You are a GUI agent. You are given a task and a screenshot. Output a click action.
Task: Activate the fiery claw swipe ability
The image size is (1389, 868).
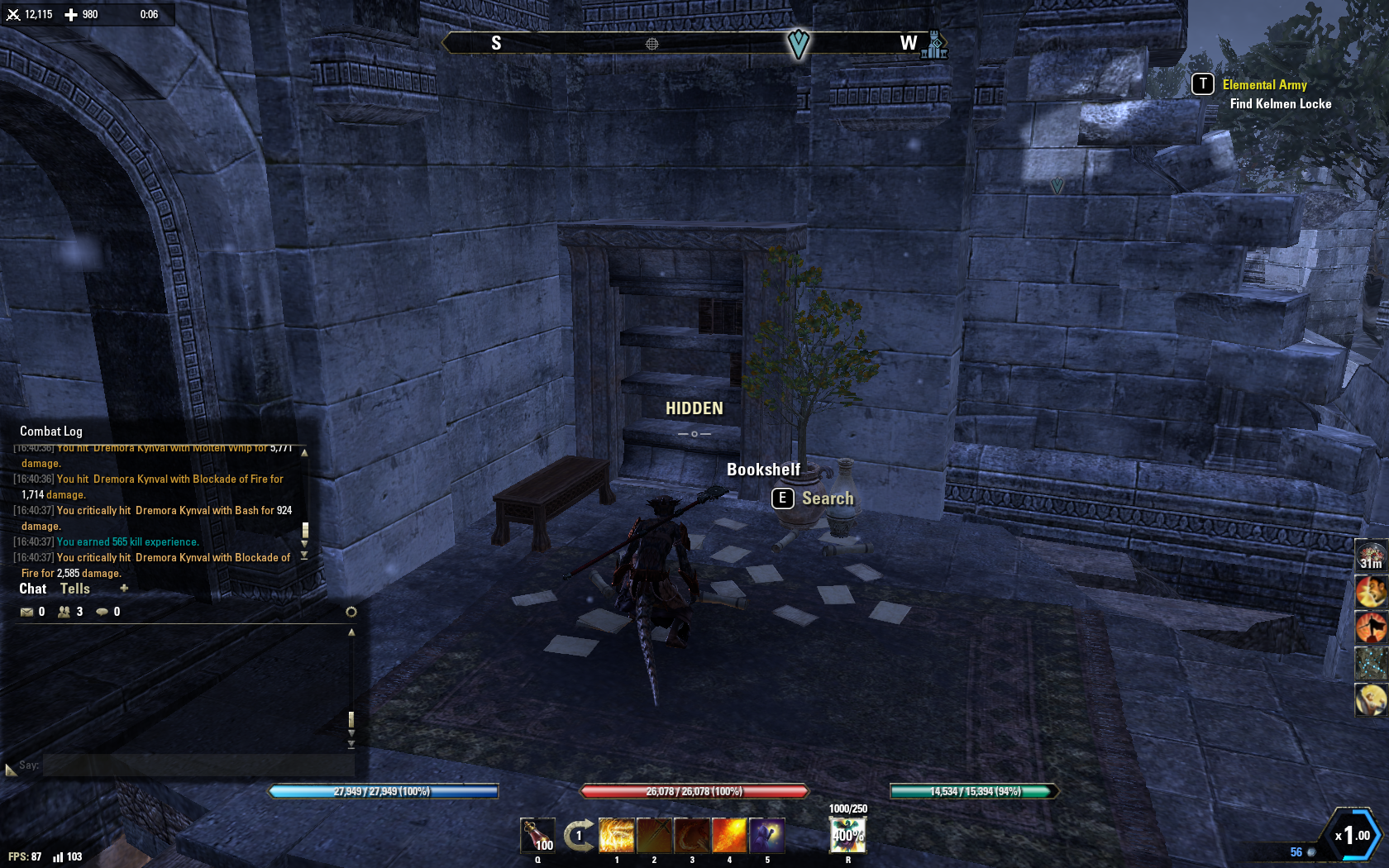[692, 835]
